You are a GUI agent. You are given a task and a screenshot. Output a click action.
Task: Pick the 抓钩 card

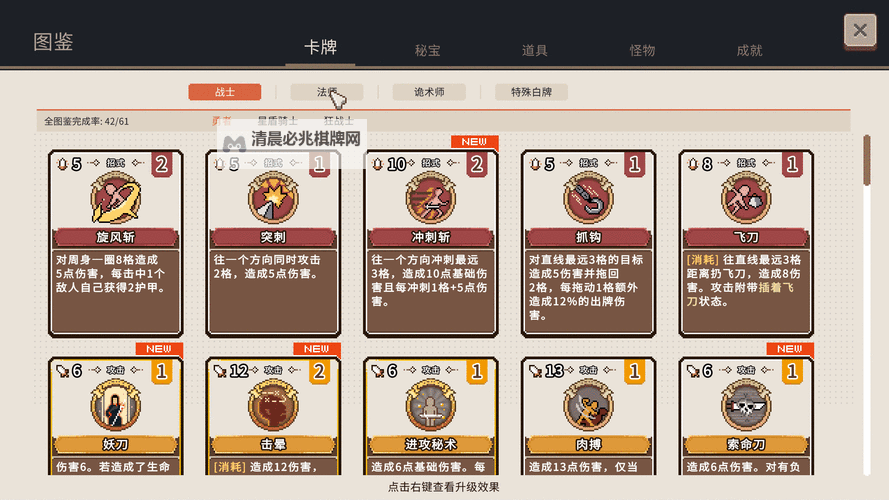pos(588,243)
